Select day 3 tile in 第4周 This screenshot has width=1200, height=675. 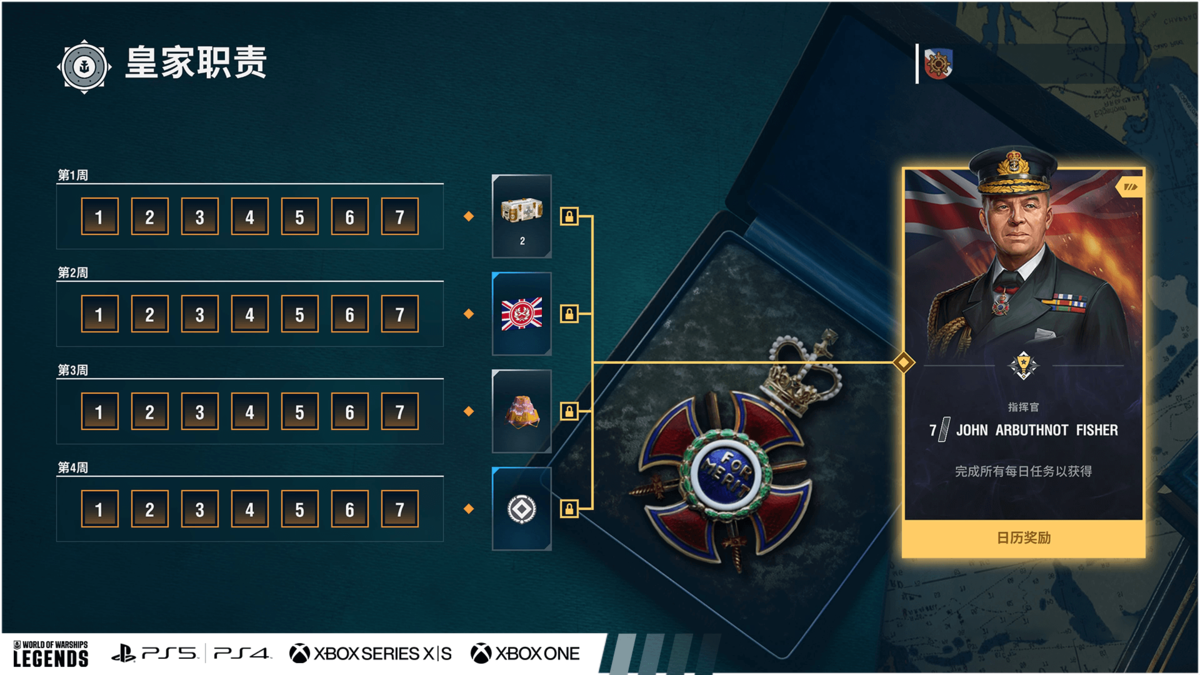200,509
